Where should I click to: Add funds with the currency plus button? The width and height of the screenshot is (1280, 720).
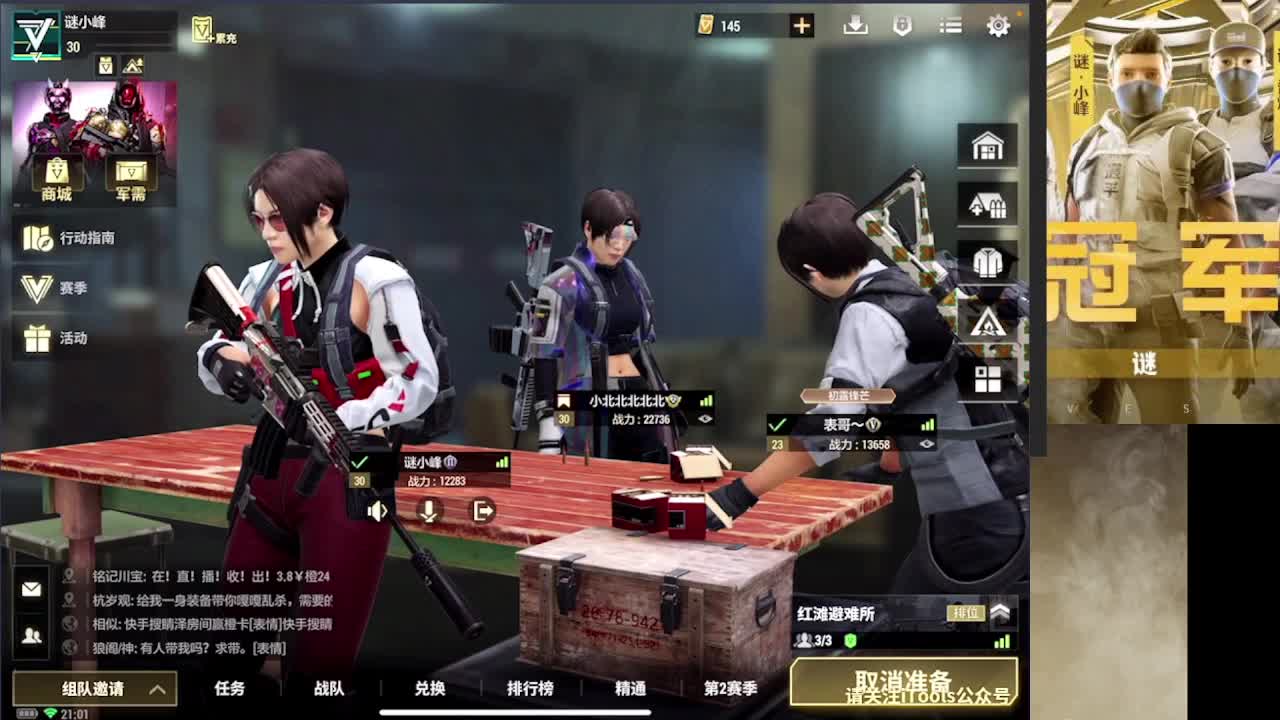click(x=801, y=25)
